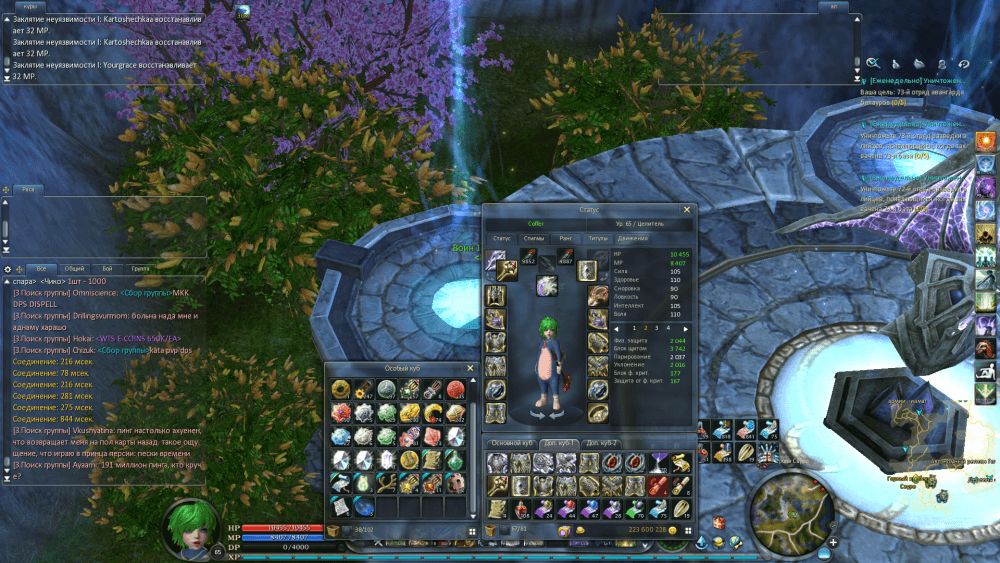Open the Ранг tab

coord(566,238)
